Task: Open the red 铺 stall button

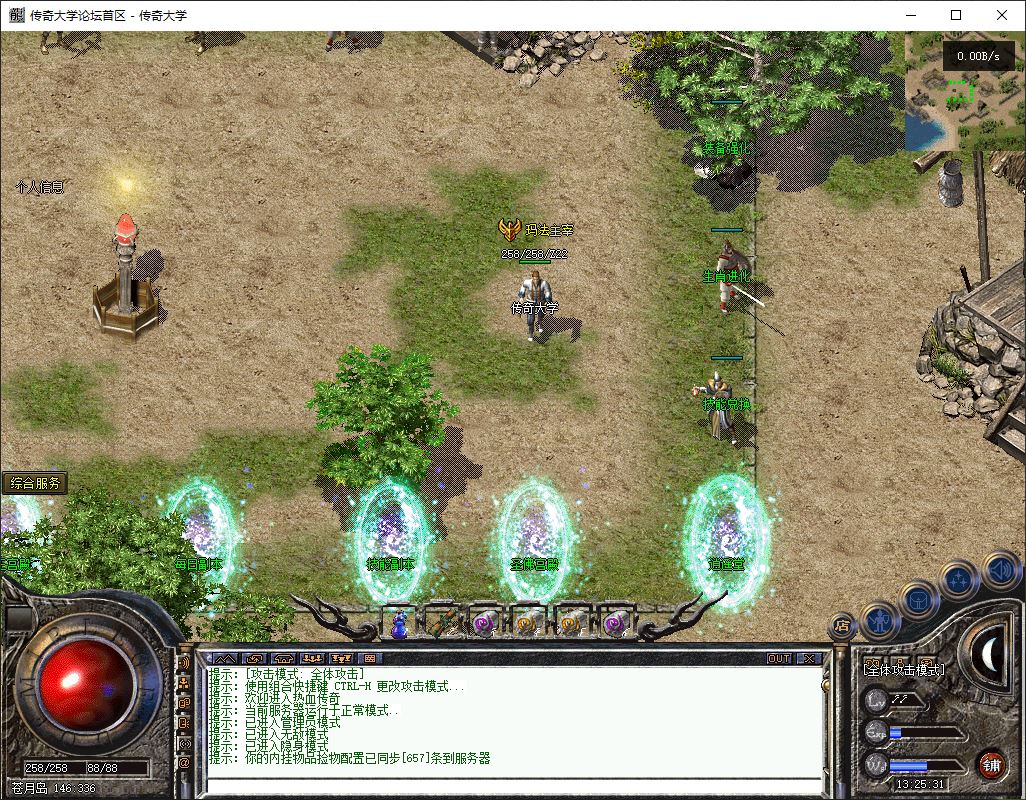Action: pyautogui.click(x=991, y=764)
